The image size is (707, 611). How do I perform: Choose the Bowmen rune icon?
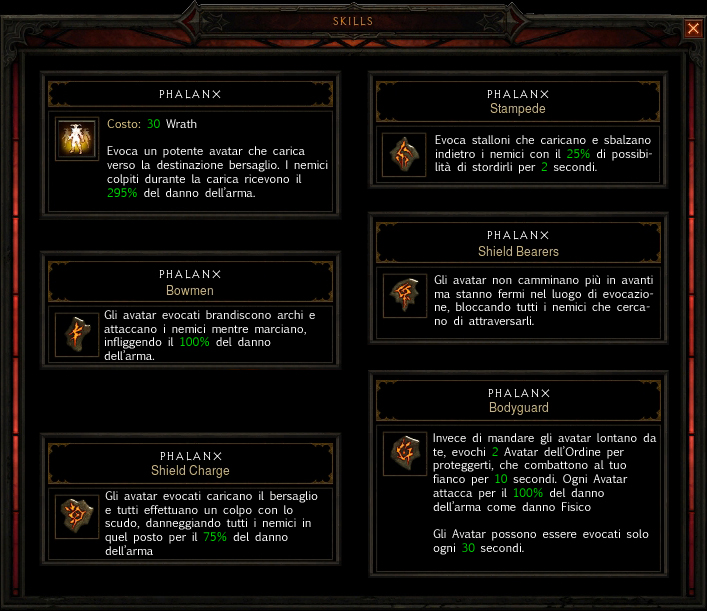(x=78, y=335)
